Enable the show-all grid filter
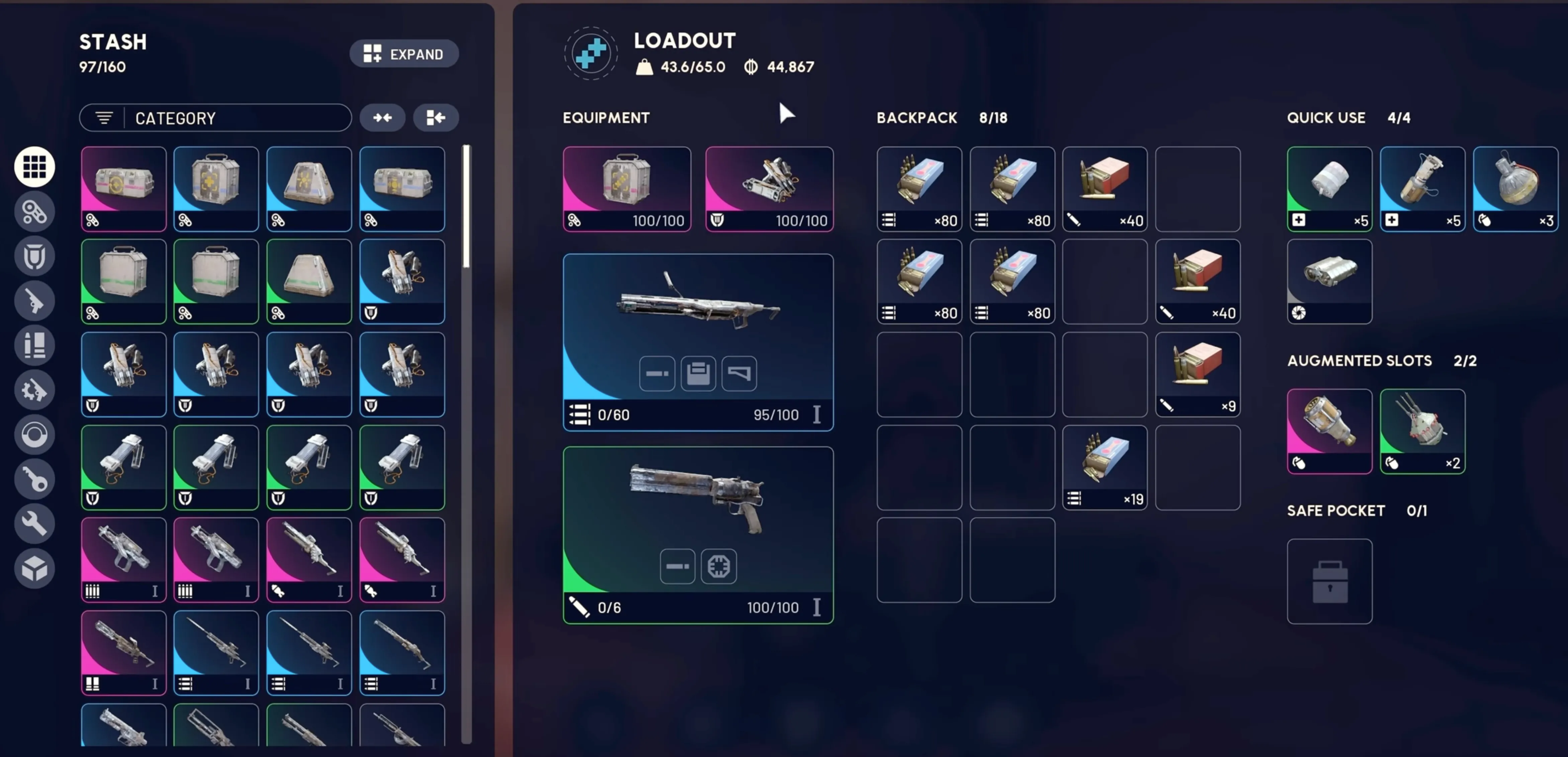 click(x=35, y=166)
